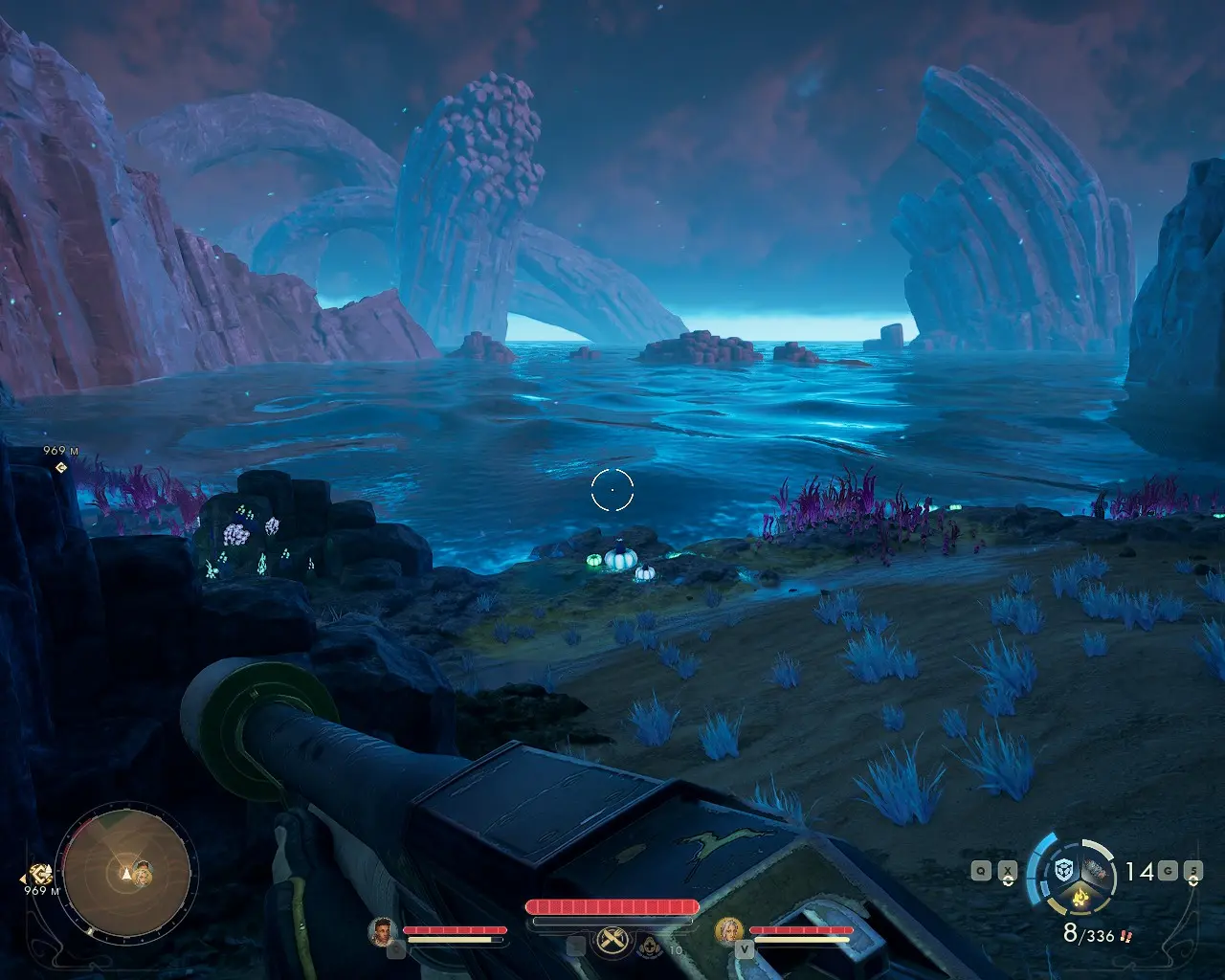The image size is (1225, 980).
Task: Select the quest marker beside the minimap
Action: click(40, 873)
